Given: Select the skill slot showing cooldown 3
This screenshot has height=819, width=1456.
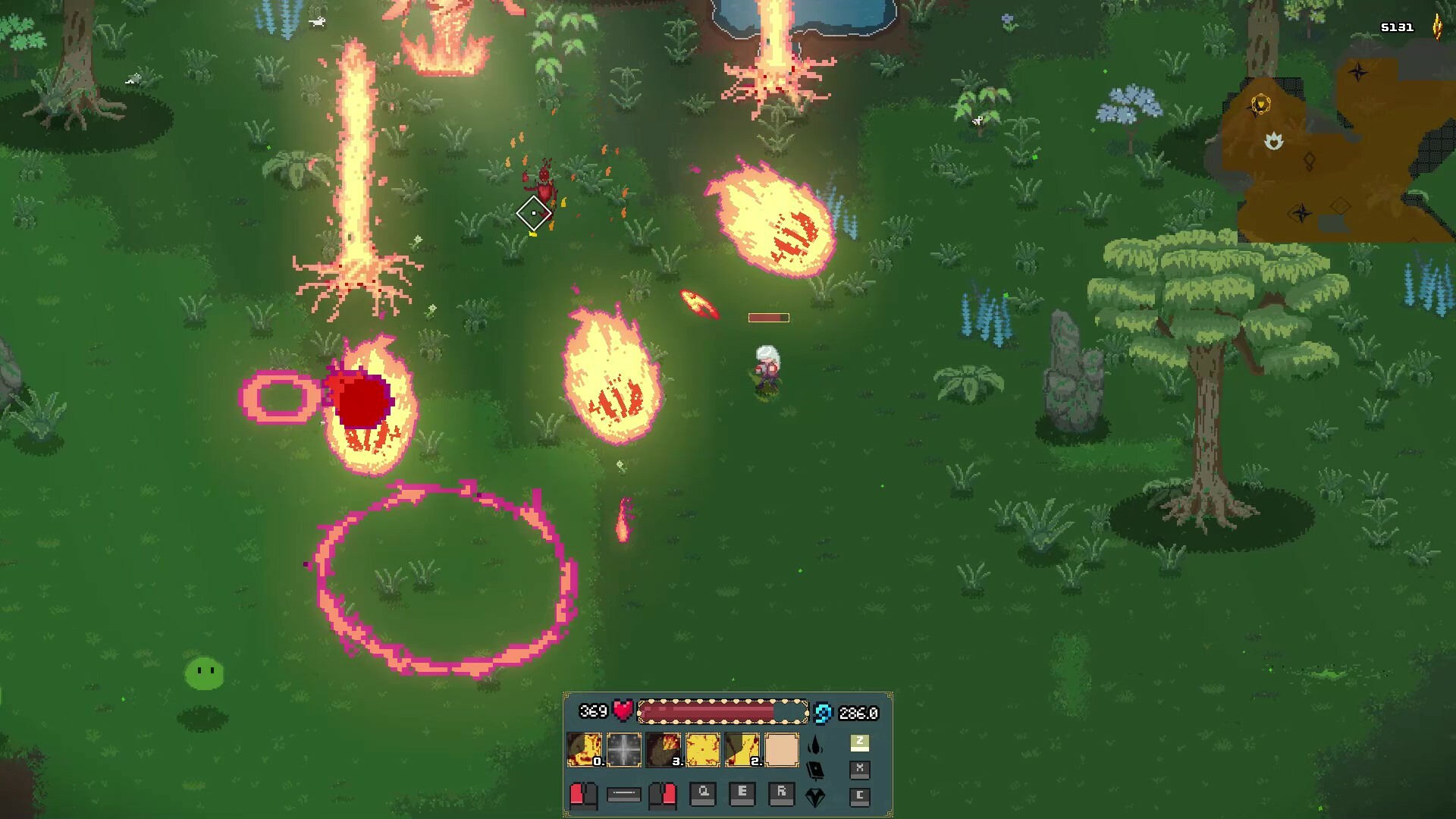Looking at the screenshot, I should click(x=664, y=749).
